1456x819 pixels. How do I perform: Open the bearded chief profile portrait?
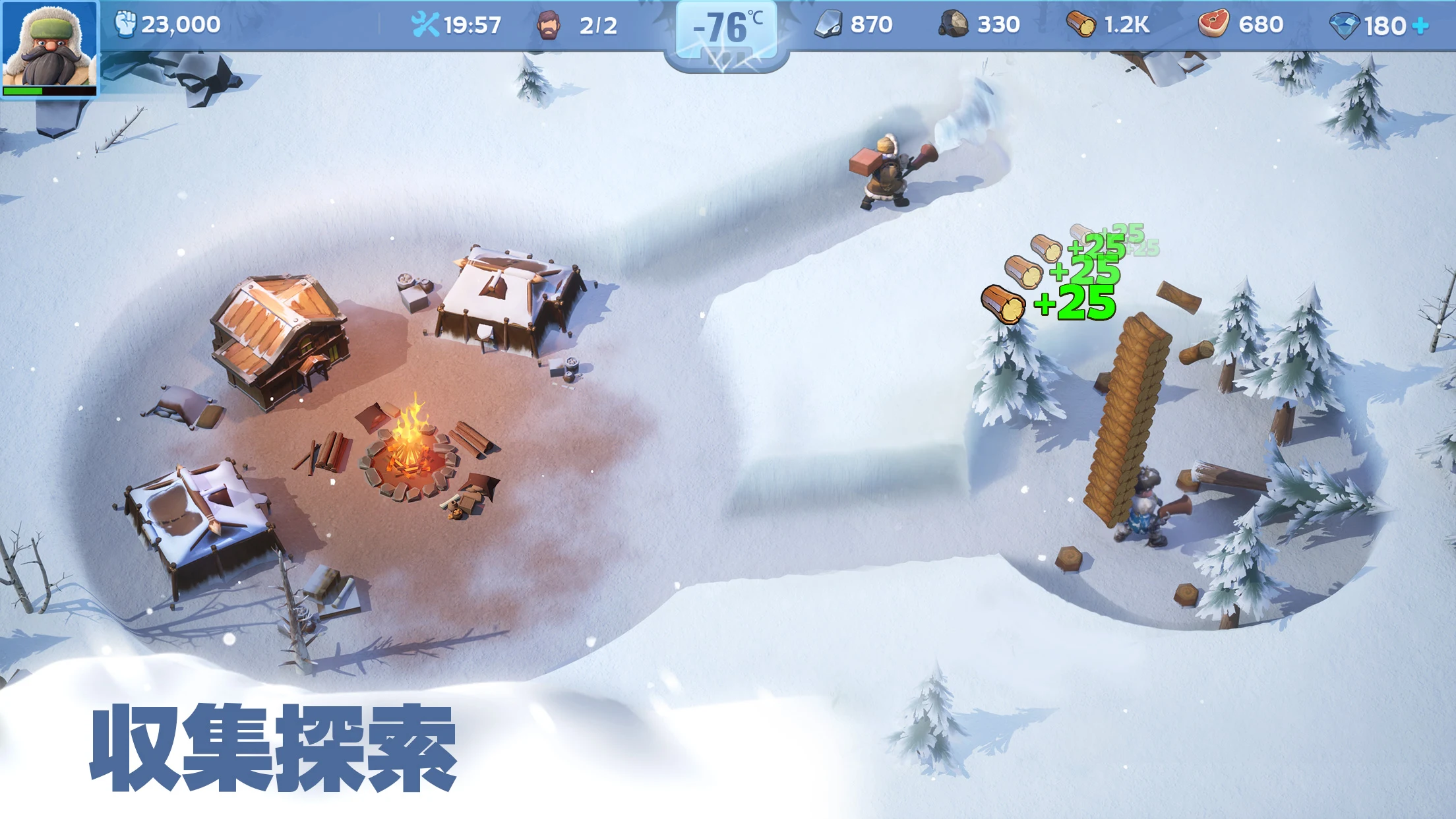tap(49, 47)
